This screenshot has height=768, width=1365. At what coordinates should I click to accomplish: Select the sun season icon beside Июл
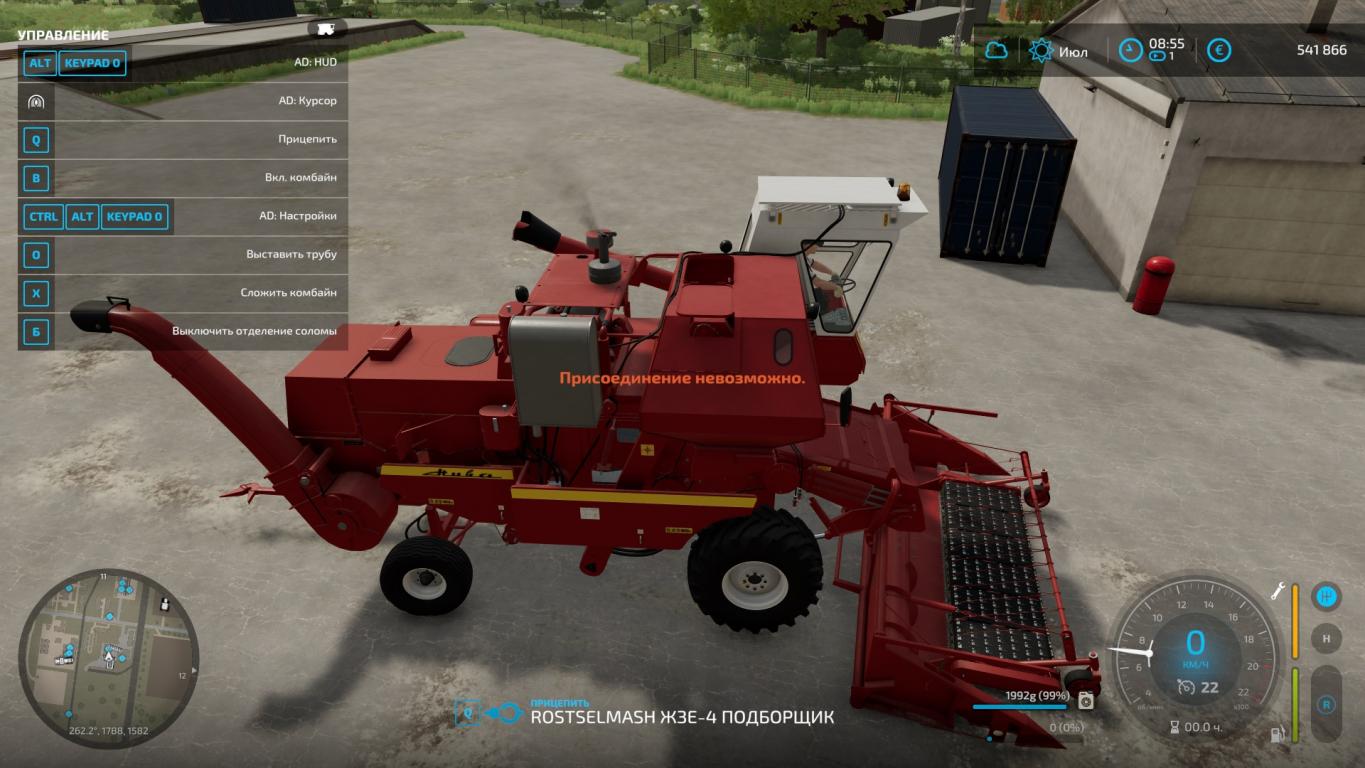tap(1041, 51)
